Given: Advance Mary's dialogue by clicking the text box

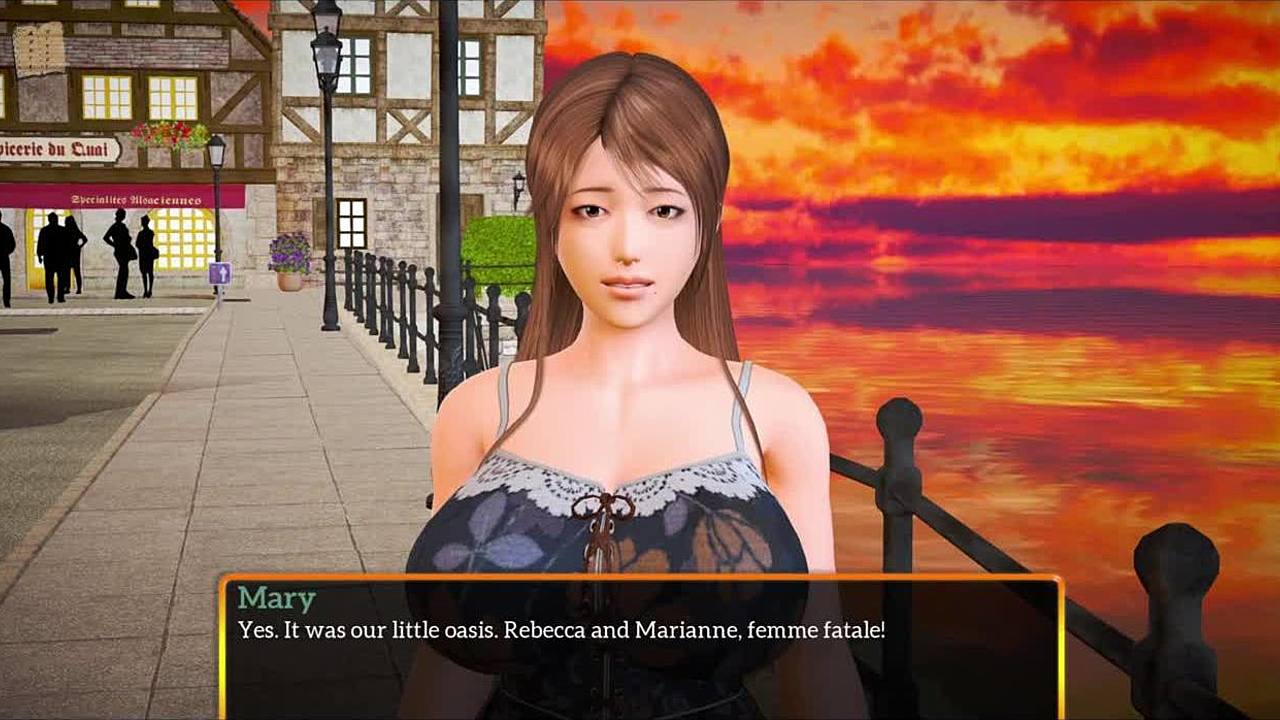Looking at the screenshot, I should coord(640,648).
